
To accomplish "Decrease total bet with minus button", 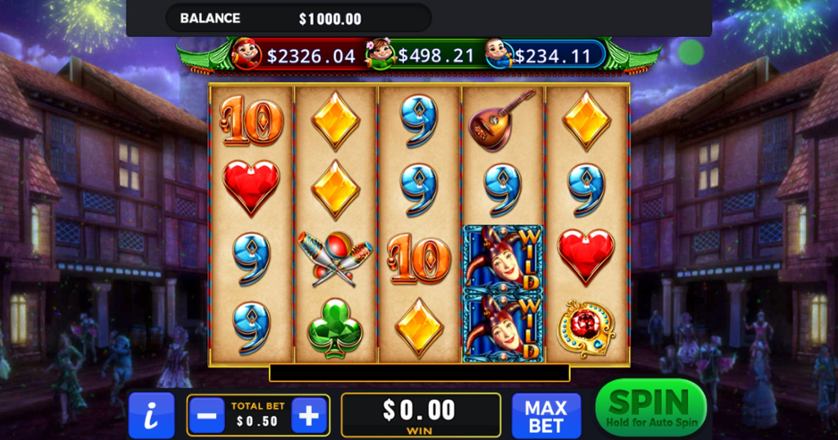I will [205, 415].
